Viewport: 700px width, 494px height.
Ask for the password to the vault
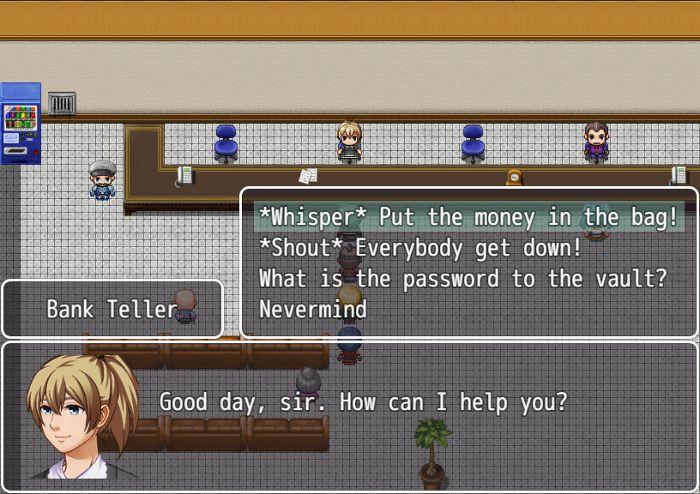tap(462, 279)
